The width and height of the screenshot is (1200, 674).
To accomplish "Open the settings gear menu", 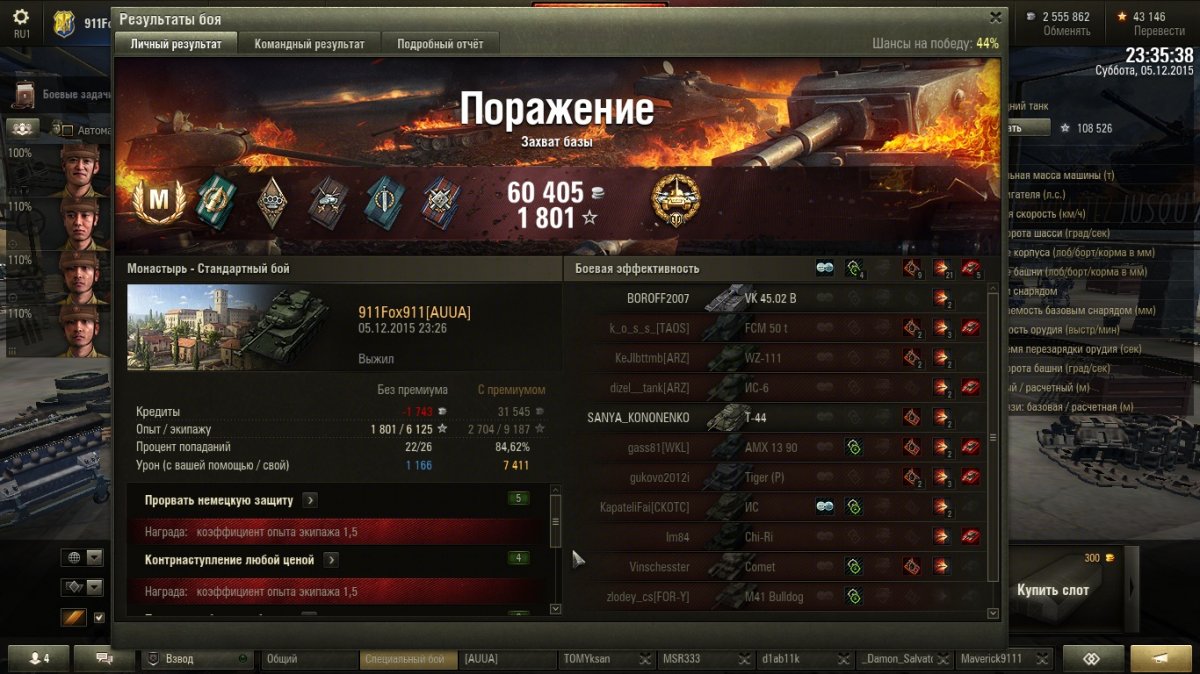I will click(21, 19).
